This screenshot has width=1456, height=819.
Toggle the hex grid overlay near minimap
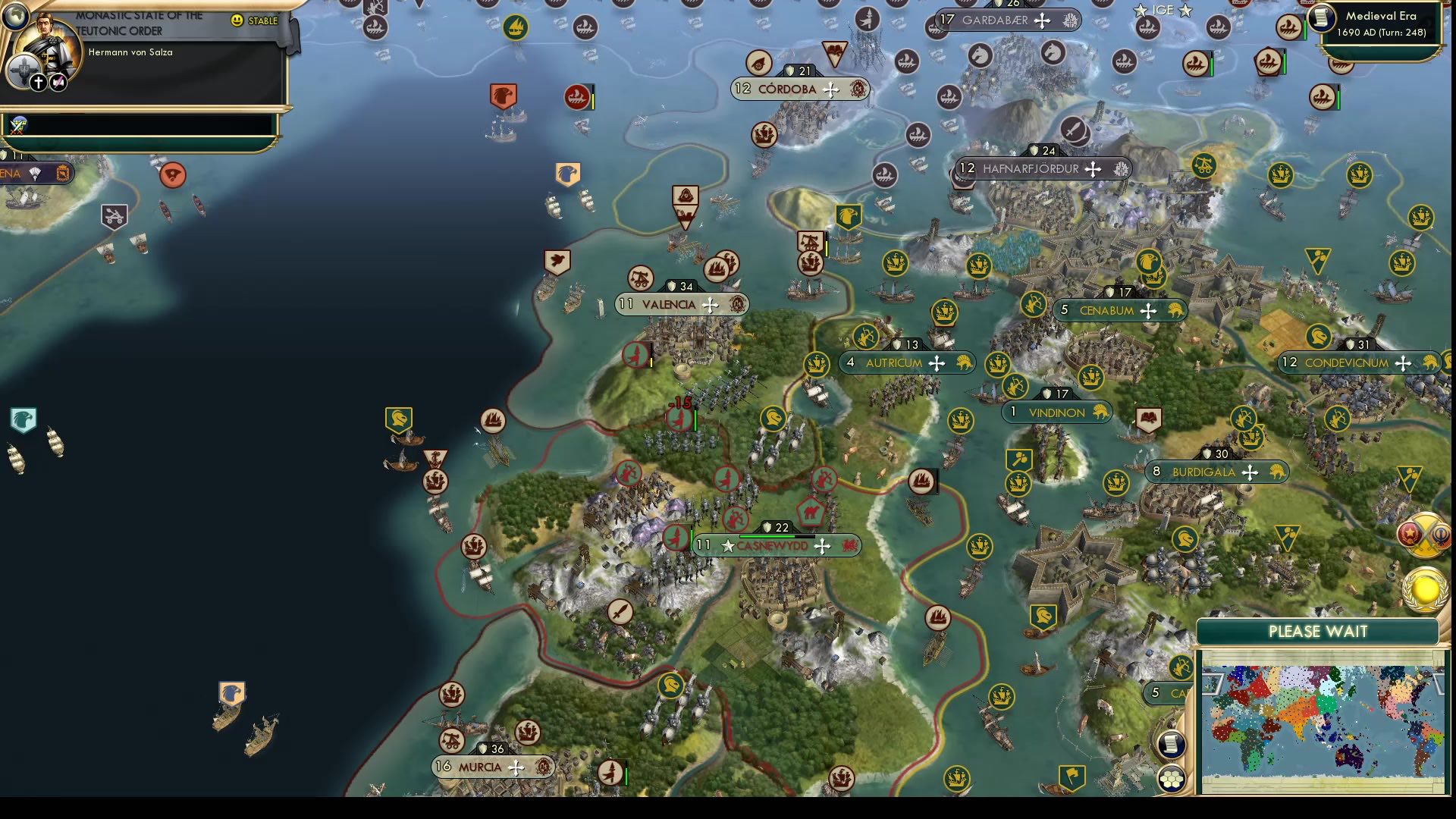1171,778
